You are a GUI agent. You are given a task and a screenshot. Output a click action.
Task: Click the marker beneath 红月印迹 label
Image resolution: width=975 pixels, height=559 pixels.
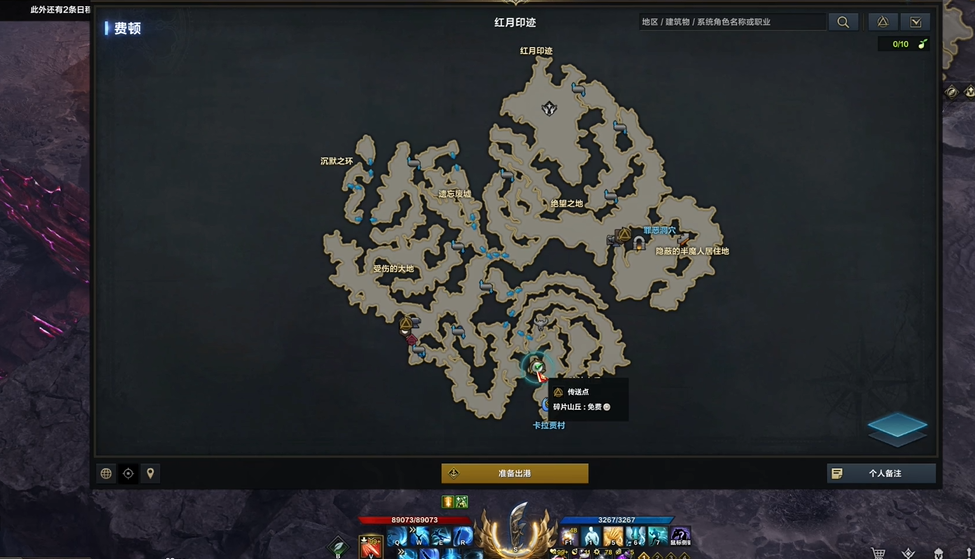548,108
